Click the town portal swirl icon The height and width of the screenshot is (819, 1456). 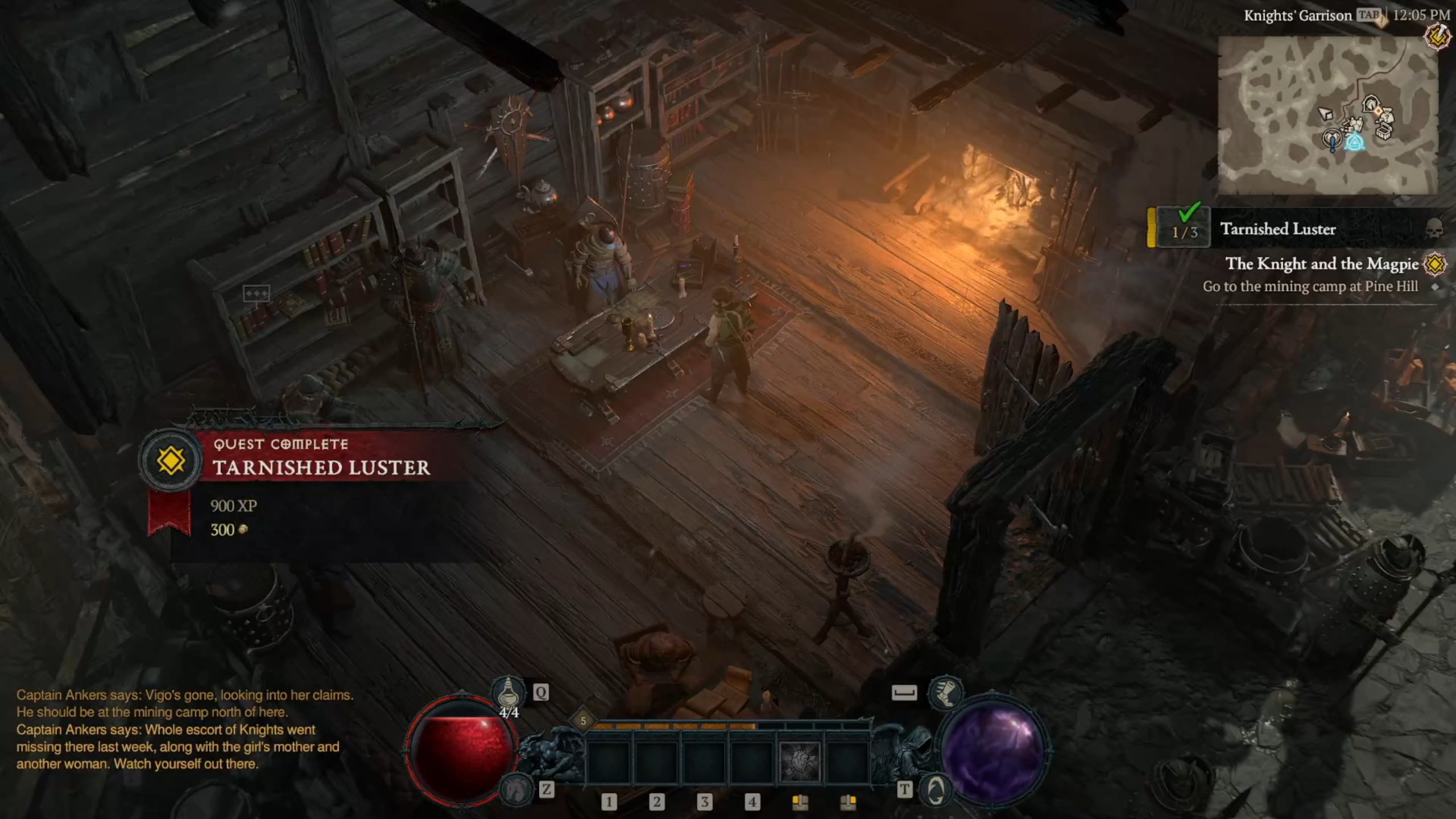pyautogui.click(x=936, y=791)
